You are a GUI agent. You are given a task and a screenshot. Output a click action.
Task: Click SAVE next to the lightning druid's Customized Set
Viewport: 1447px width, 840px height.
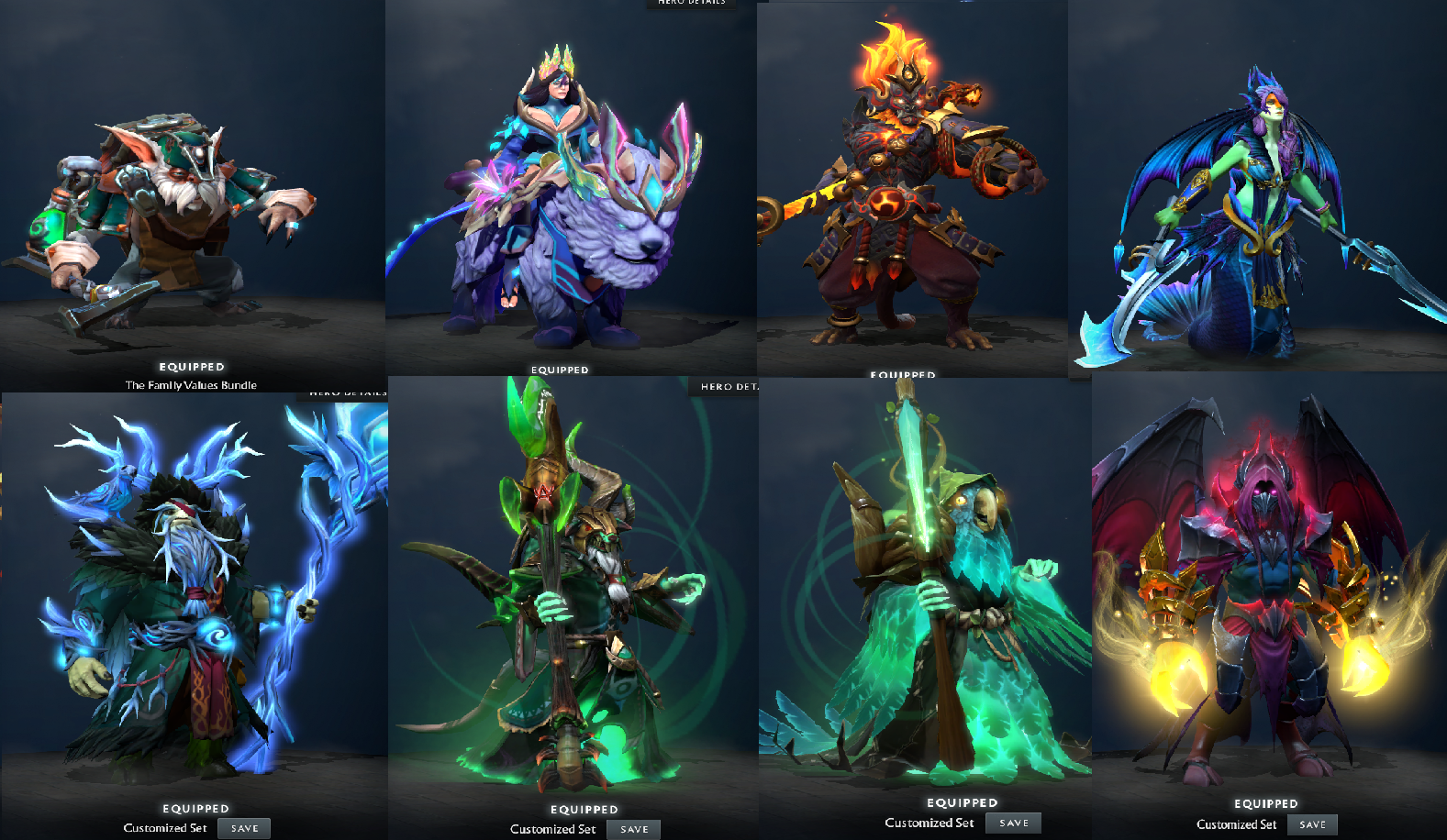click(x=243, y=827)
